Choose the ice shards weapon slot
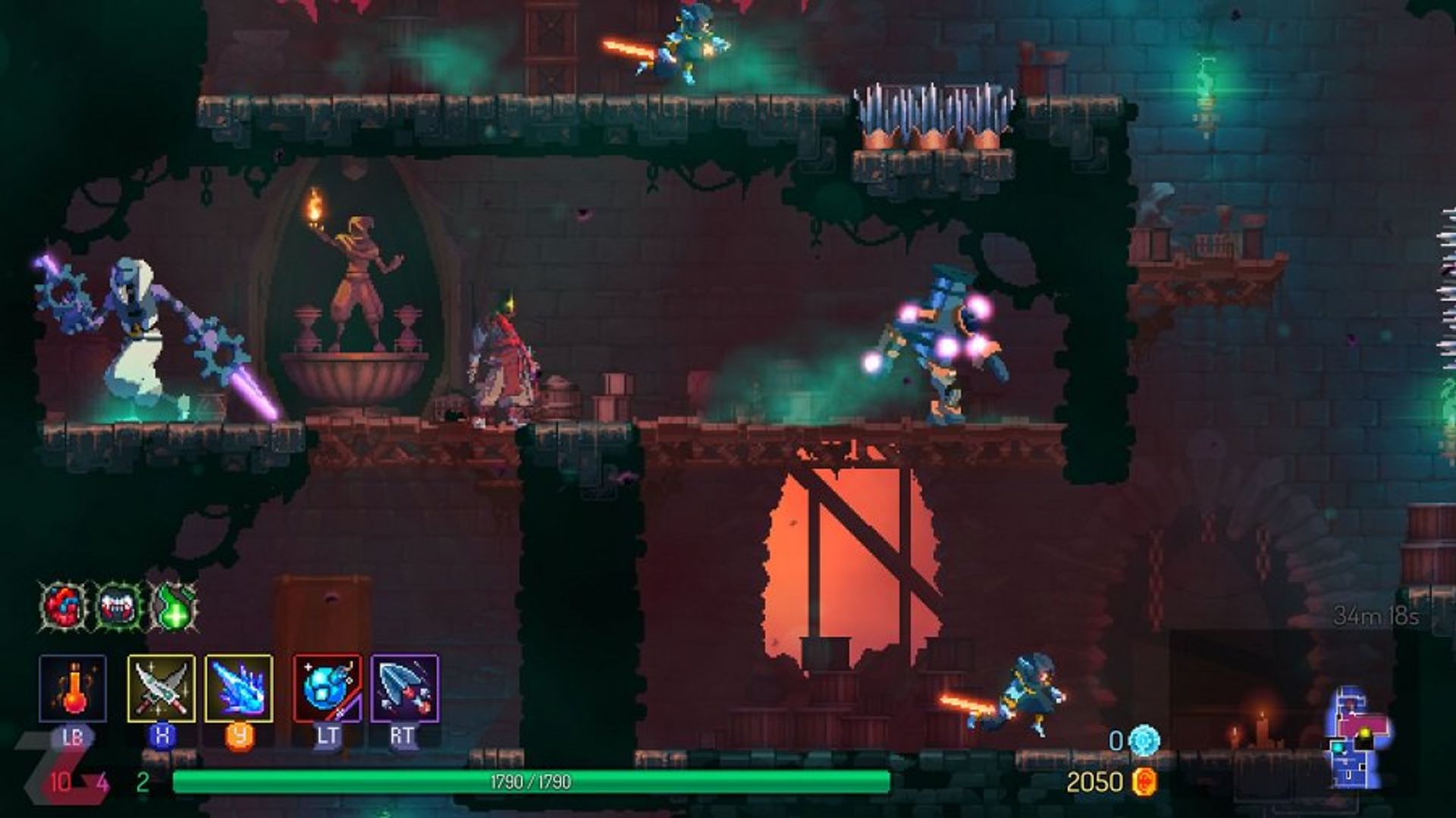Image resolution: width=1456 pixels, height=818 pixels. 239,688
